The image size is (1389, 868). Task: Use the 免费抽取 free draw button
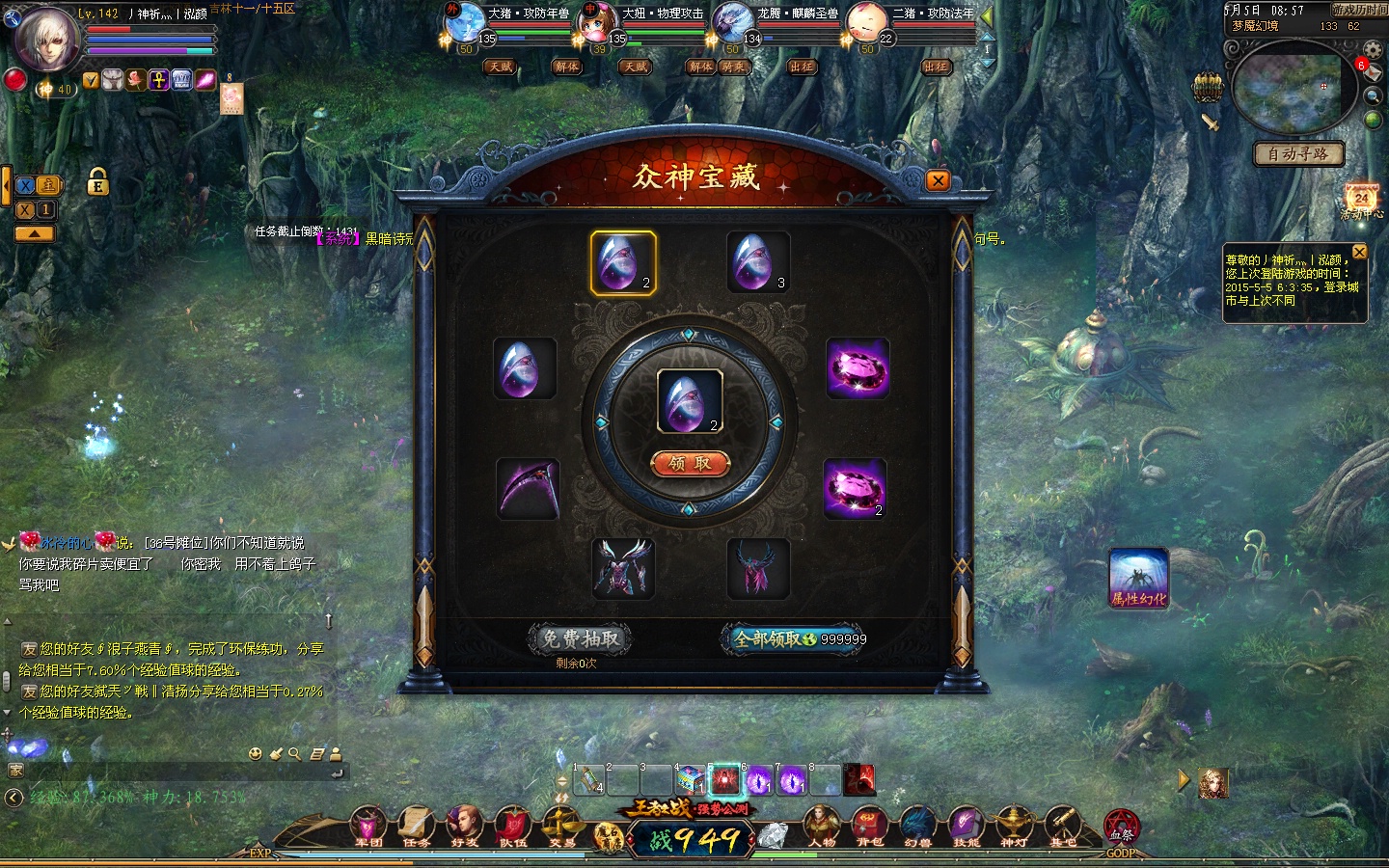[x=581, y=638]
